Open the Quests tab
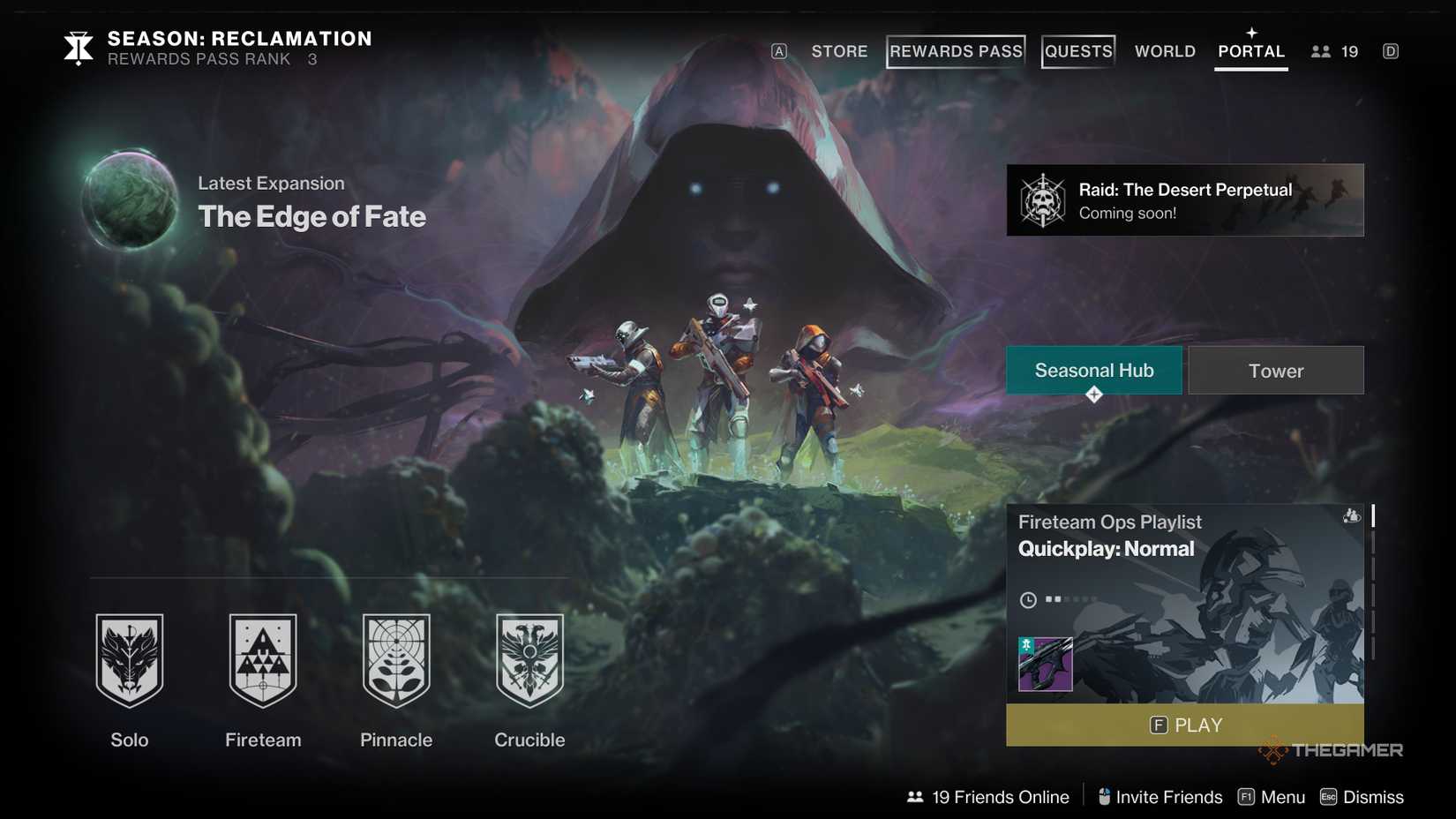This screenshot has height=819, width=1456. [x=1077, y=51]
